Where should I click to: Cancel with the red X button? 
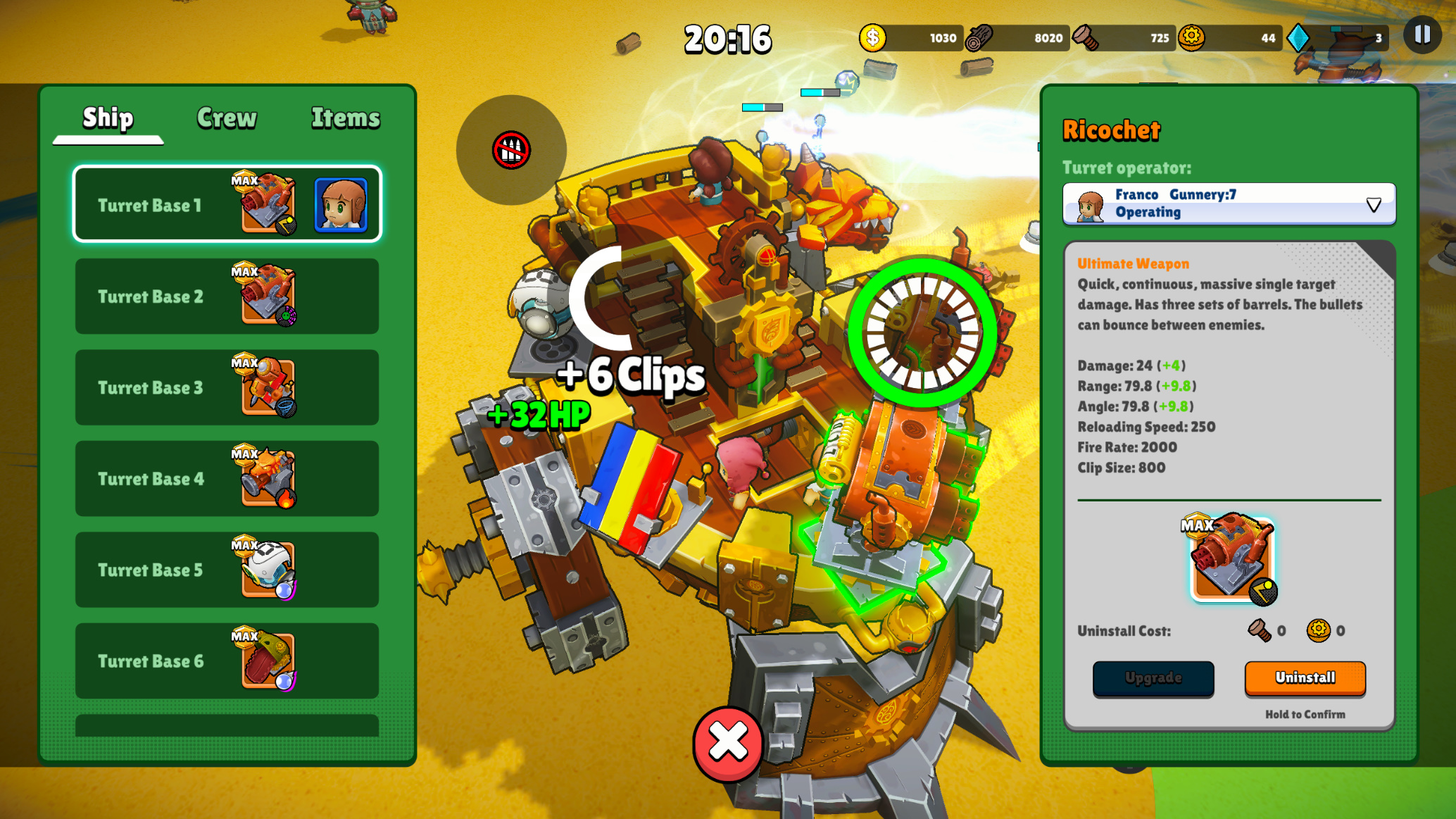click(x=727, y=742)
